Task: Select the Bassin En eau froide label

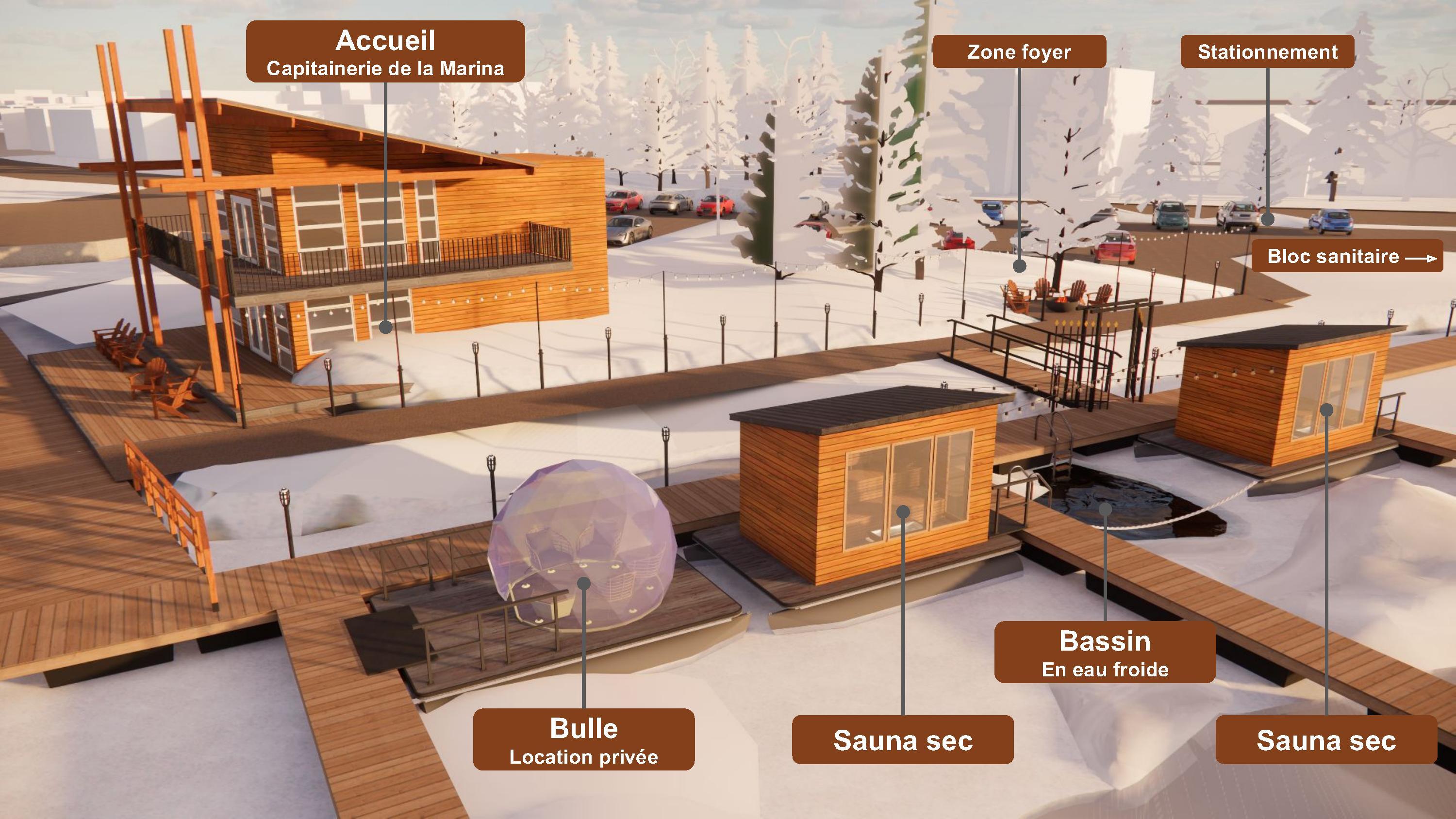Action: (x=1105, y=652)
